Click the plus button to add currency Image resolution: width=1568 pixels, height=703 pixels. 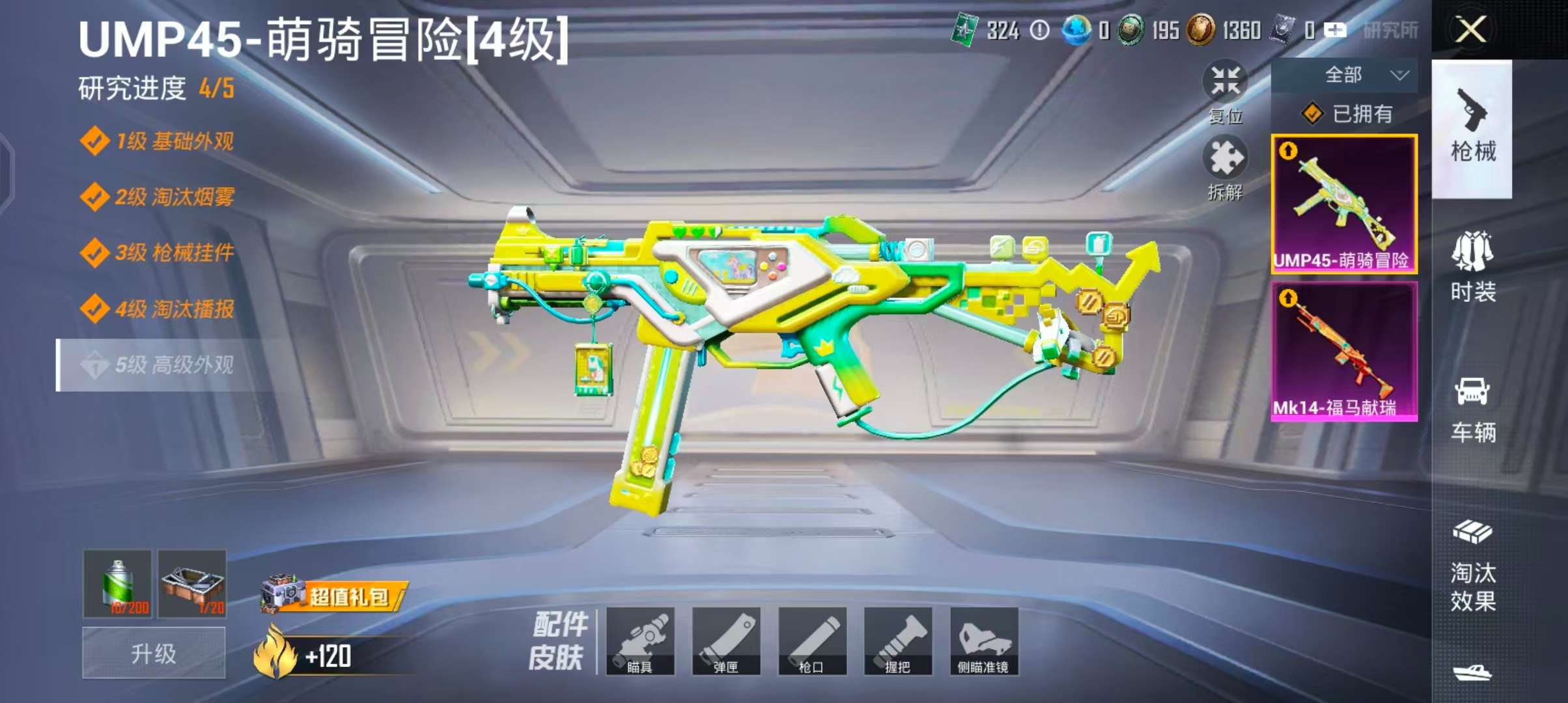point(1335,30)
